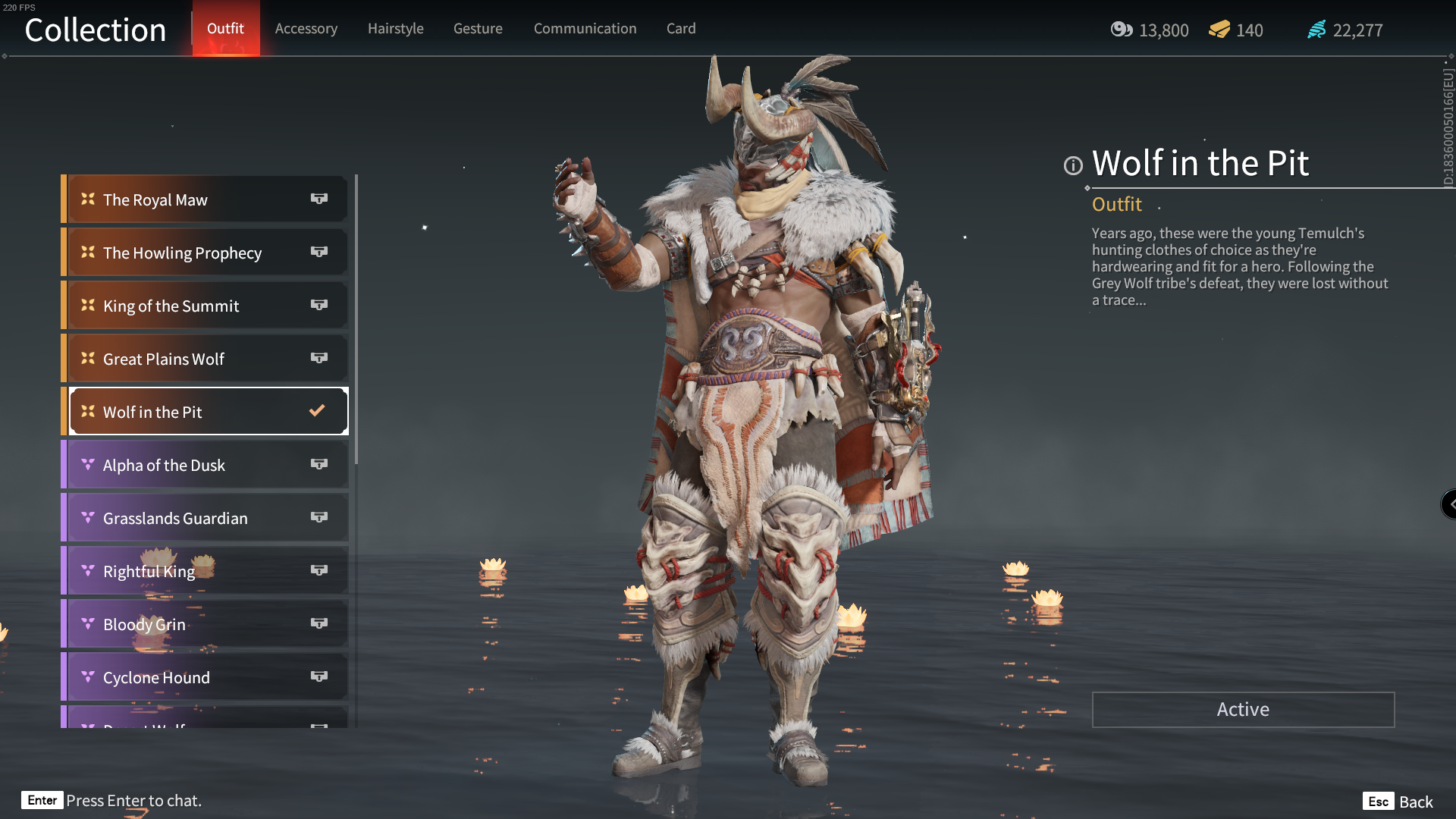Open the Hairstyle tab
Viewport: 1456px width, 819px height.
[x=395, y=29]
